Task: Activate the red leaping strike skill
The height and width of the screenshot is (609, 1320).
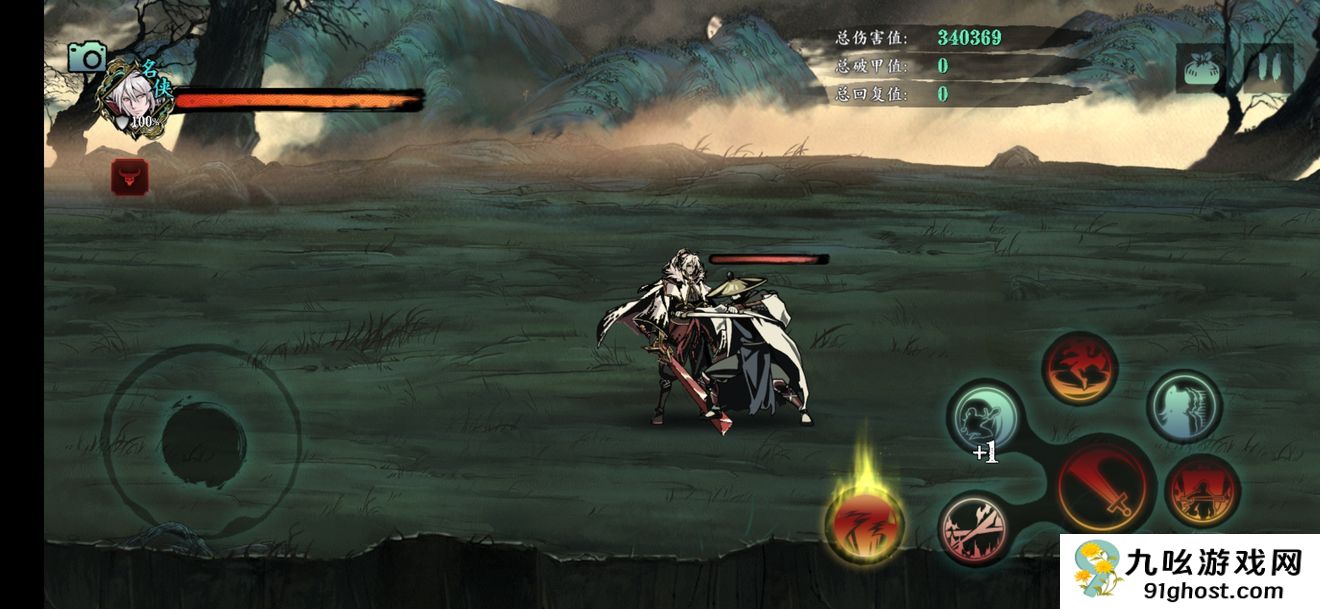Action: click(1079, 369)
